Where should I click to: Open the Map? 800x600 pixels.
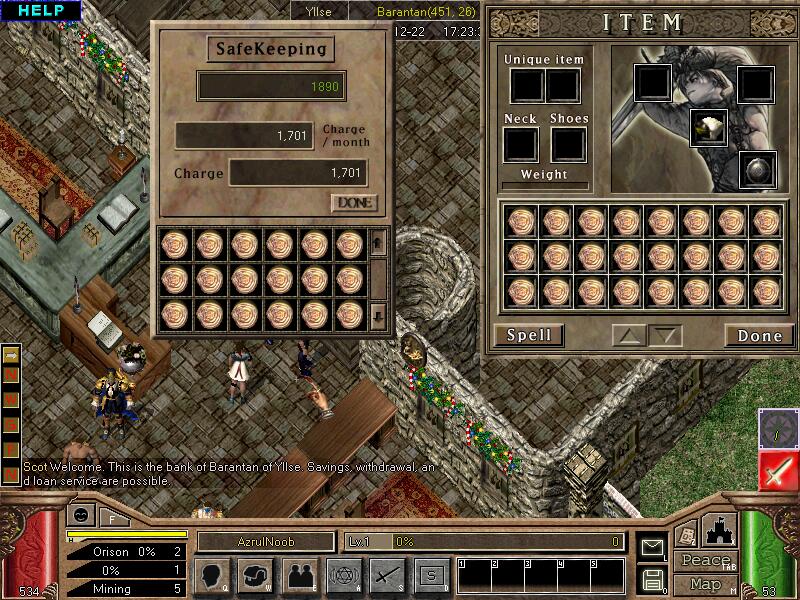[x=704, y=583]
